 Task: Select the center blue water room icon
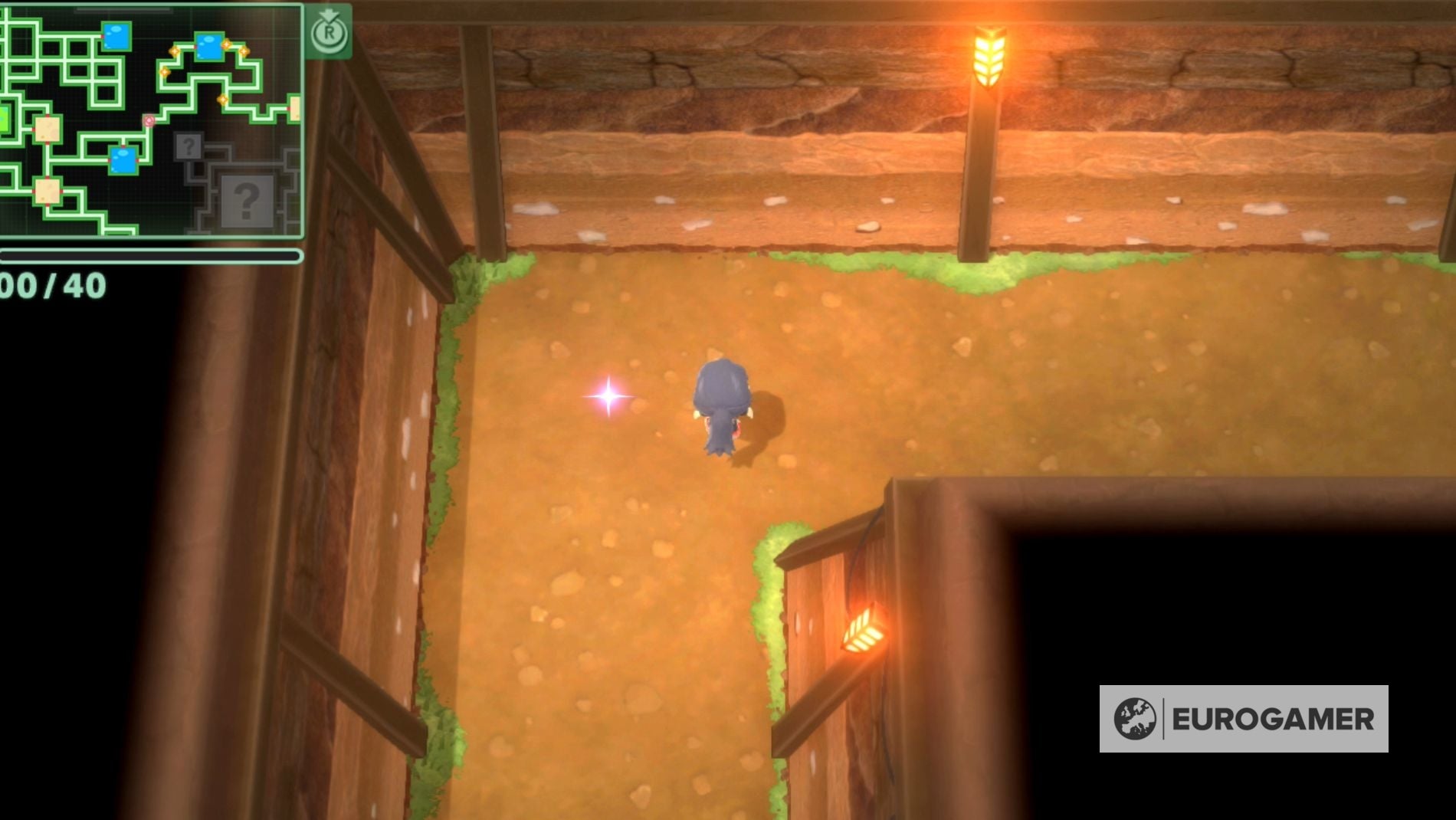pos(122,160)
